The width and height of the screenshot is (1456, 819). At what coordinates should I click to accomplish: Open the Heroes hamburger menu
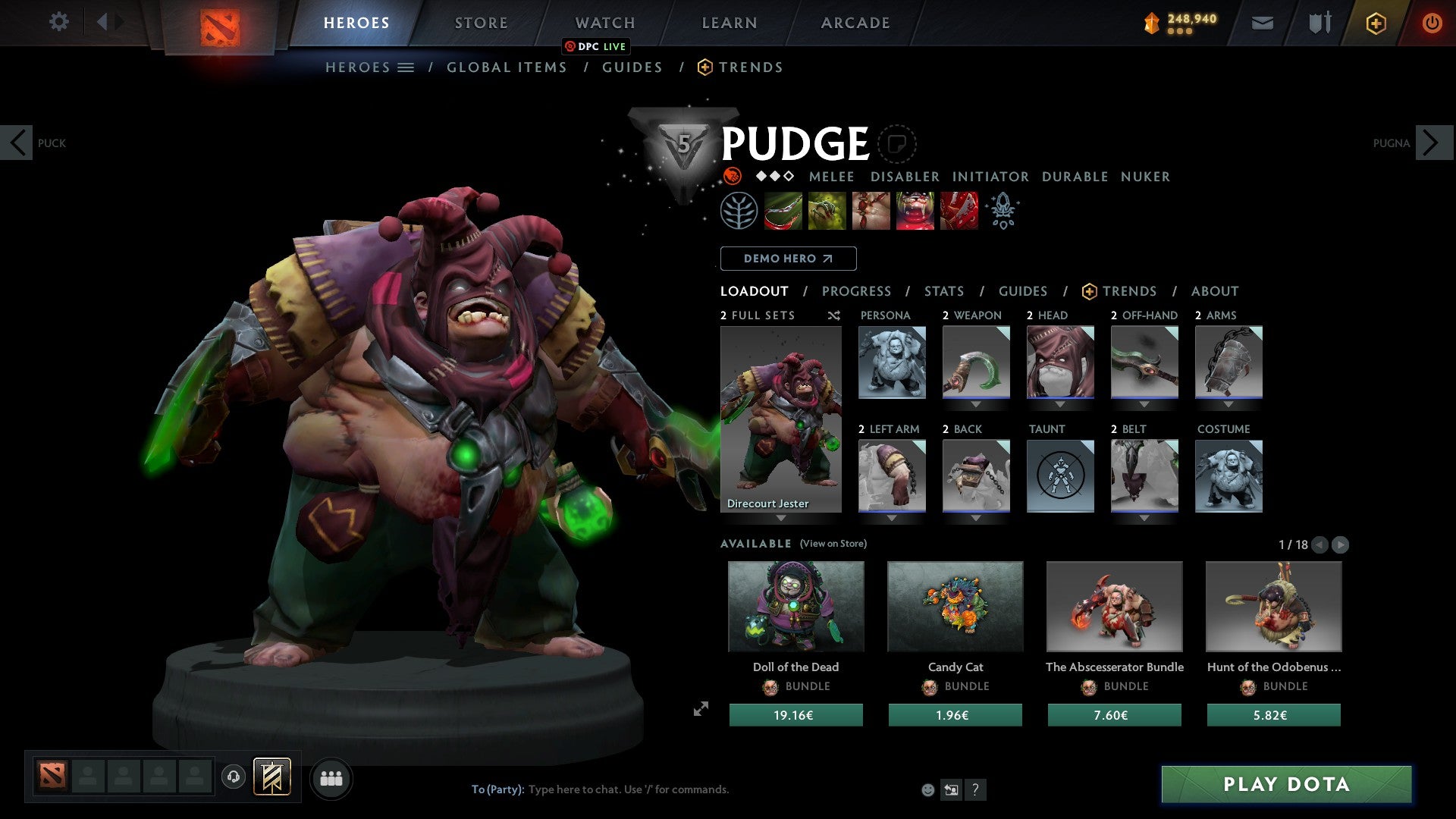[406, 67]
